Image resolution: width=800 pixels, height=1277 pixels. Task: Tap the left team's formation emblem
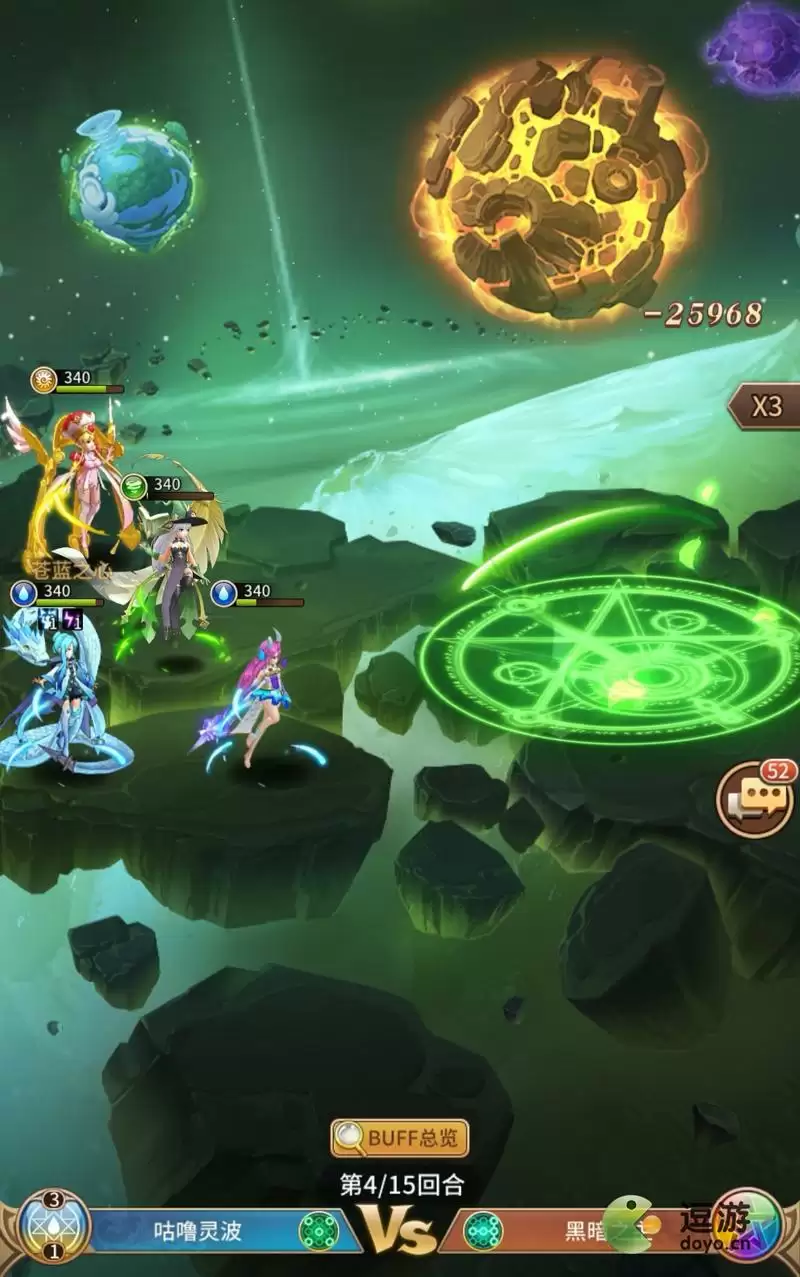pos(54,1227)
